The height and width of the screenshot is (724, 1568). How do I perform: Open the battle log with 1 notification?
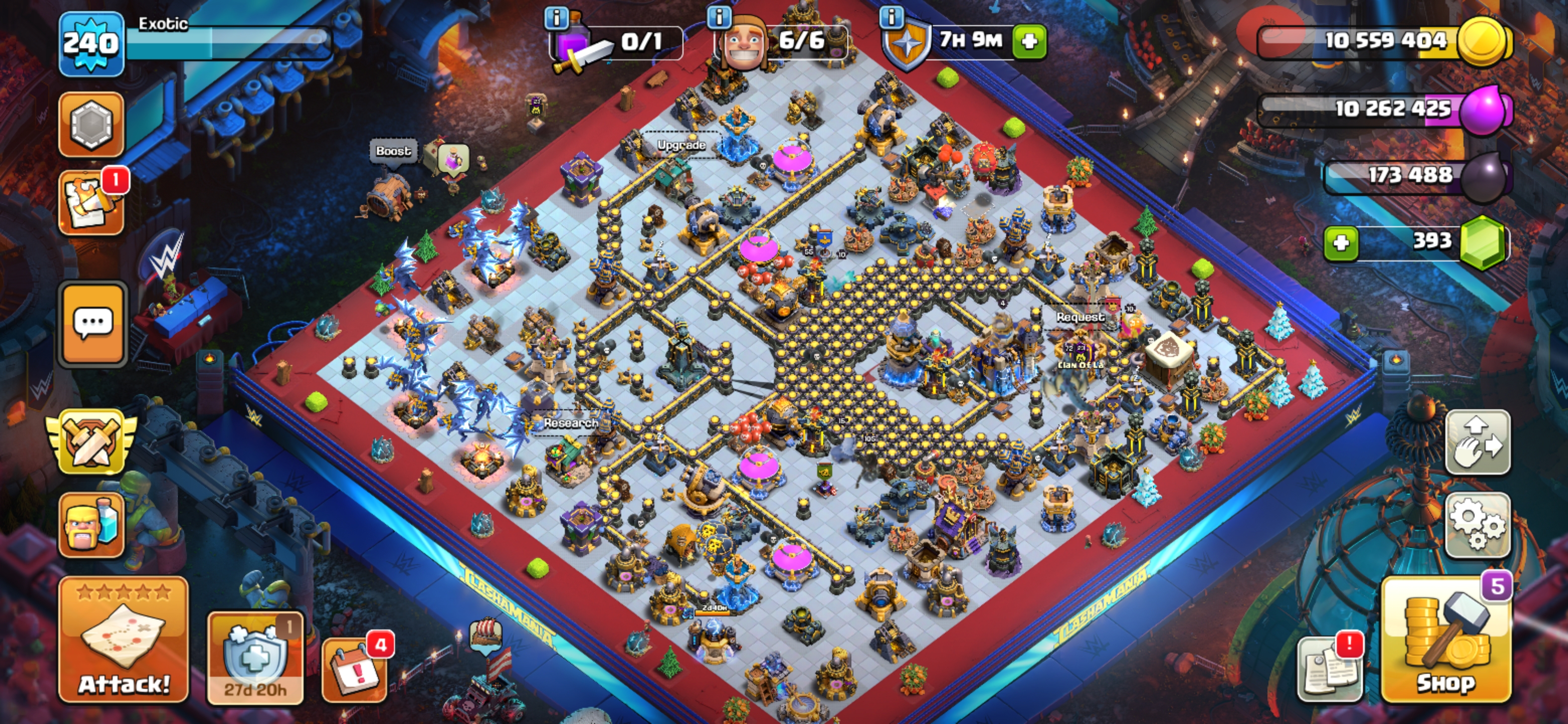(91, 202)
